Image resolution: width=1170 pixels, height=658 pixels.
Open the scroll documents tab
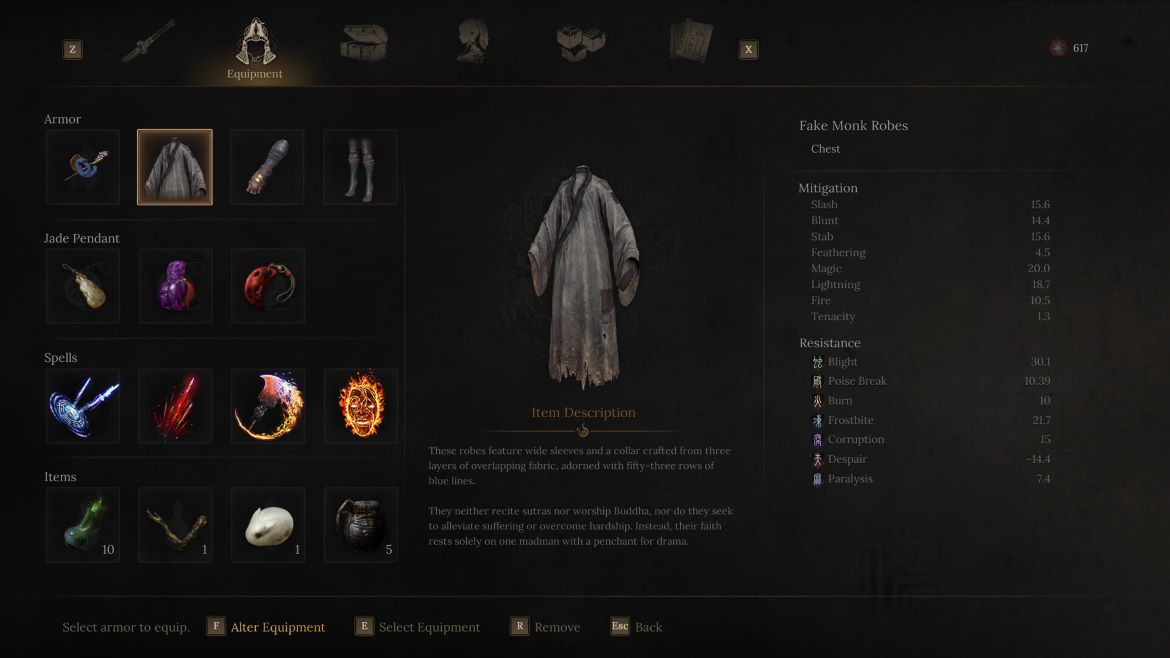tap(691, 42)
